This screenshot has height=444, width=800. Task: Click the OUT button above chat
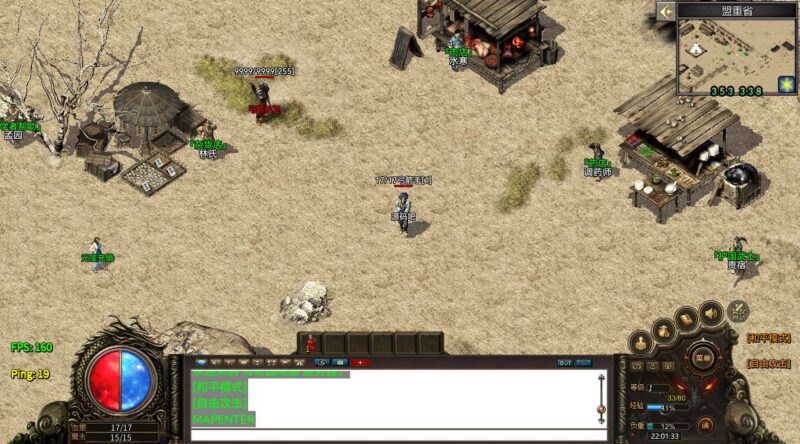[565, 362]
